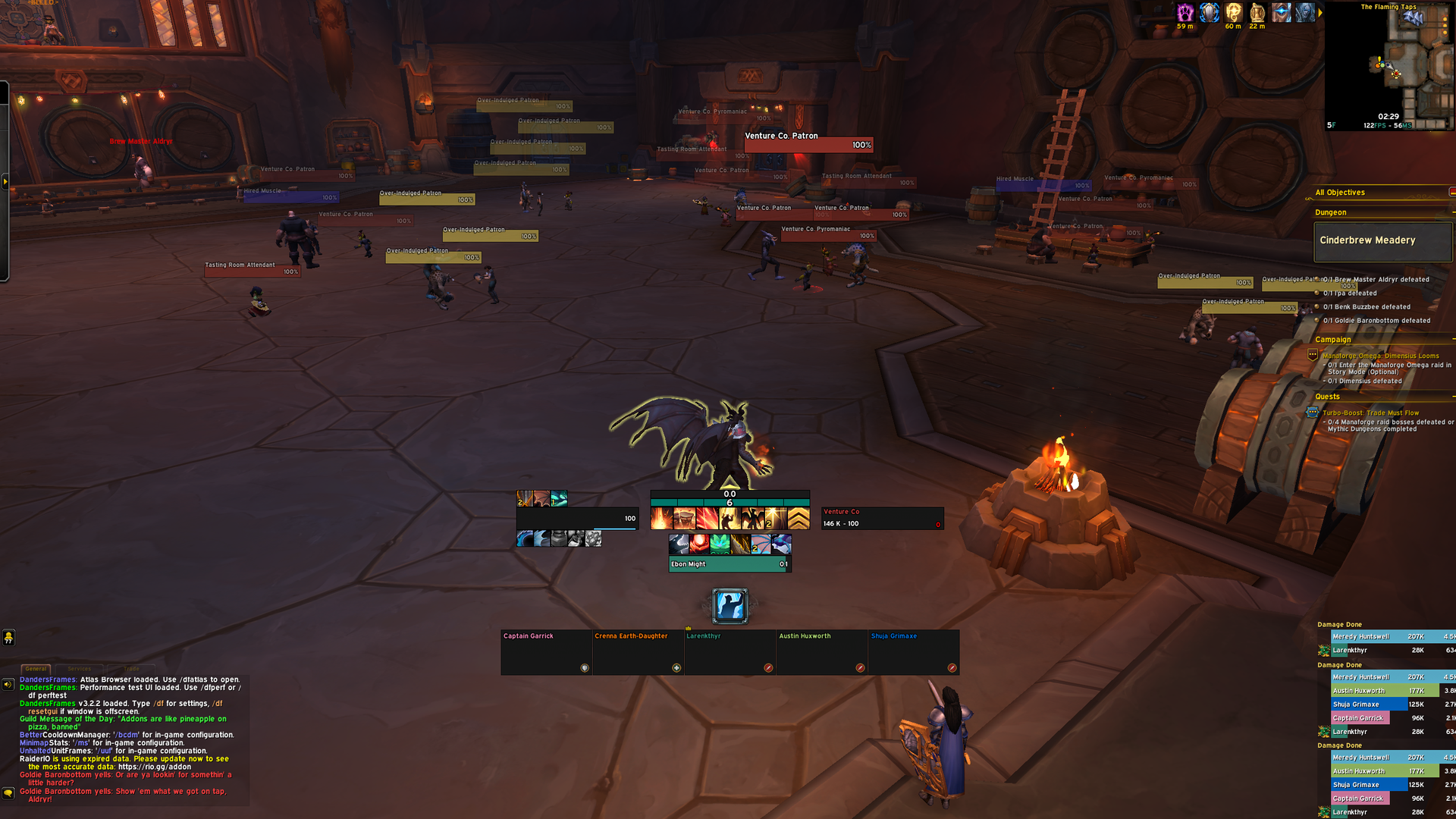Activate the blue silhouette extra action button
This screenshot has height=819, width=1456.
[730, 606]
